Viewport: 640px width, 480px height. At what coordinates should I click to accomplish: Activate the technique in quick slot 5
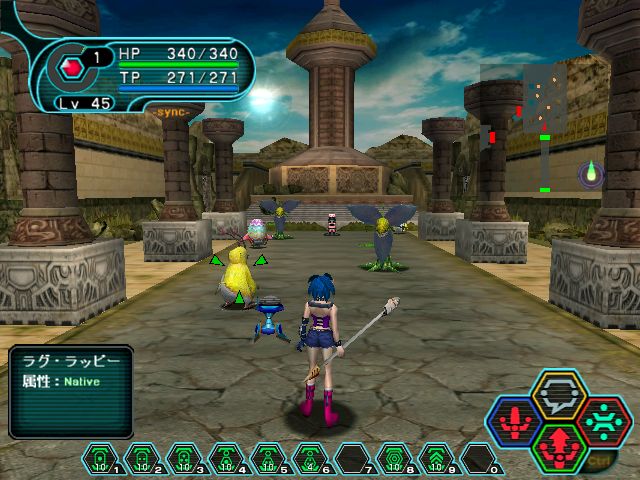[x=268, y=459]
